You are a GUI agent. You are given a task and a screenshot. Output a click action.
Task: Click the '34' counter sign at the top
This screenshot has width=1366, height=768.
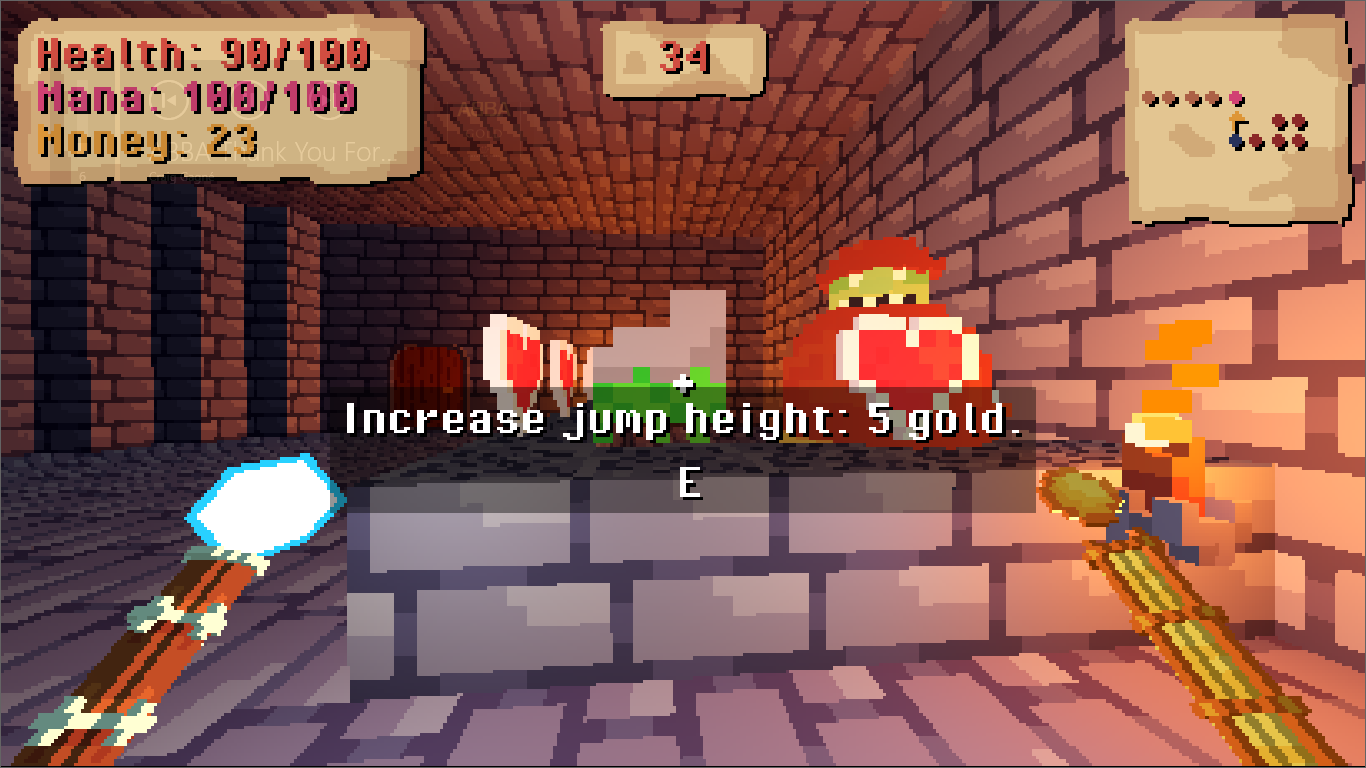[x=683, y=62]
